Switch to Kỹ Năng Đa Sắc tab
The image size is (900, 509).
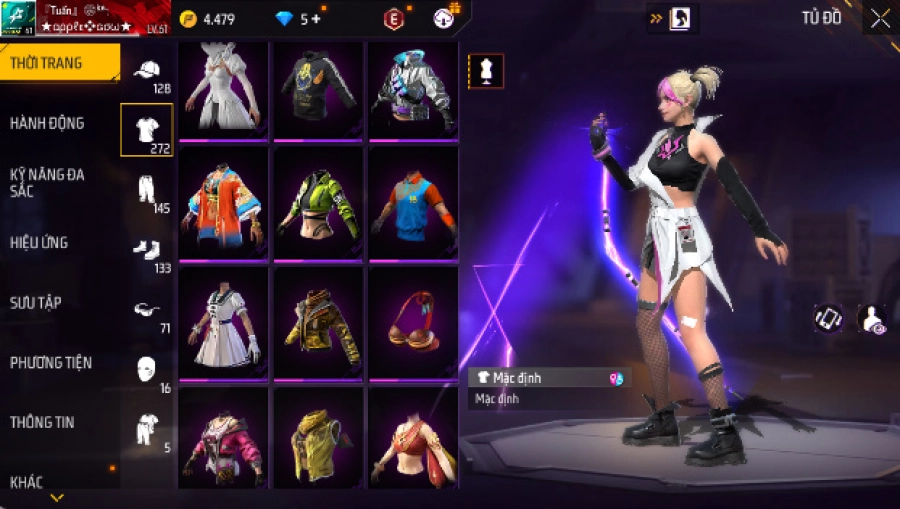click(x=47, y=182)
